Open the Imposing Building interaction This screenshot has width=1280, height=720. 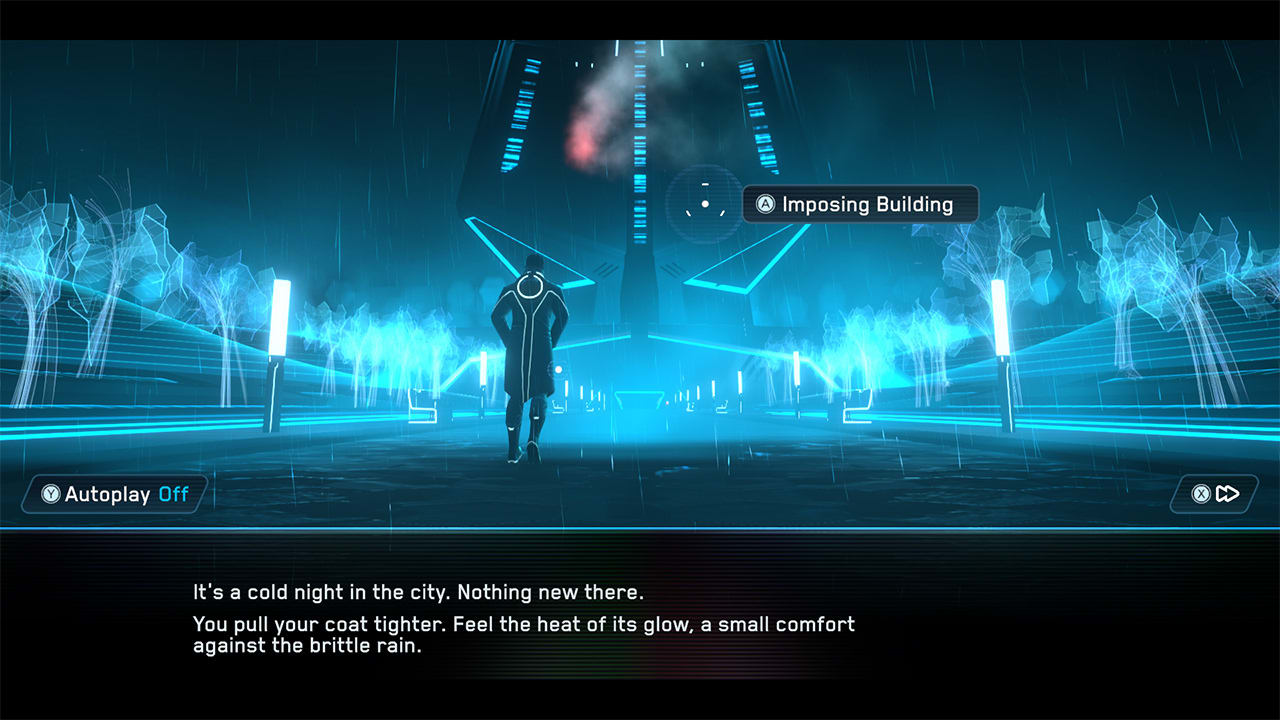pyautogui.click(x=860, y=204)
